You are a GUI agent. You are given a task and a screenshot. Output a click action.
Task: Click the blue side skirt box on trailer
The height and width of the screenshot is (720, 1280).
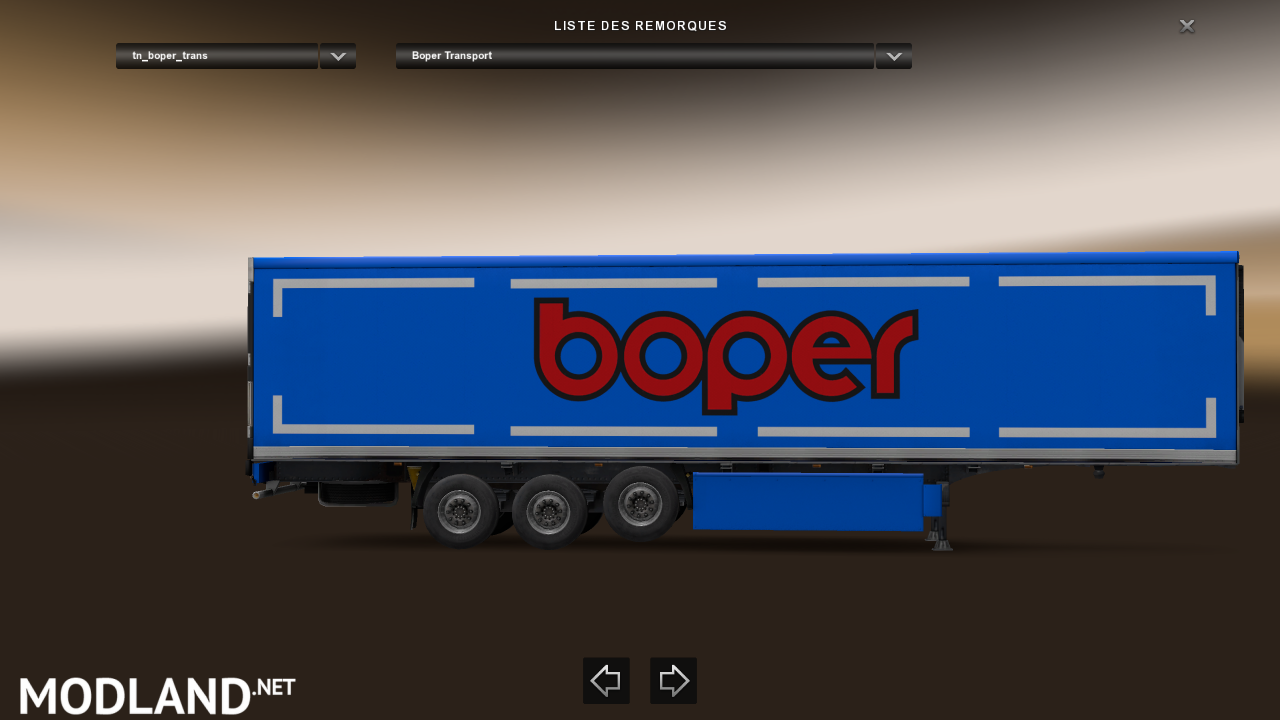click(810, 500)
